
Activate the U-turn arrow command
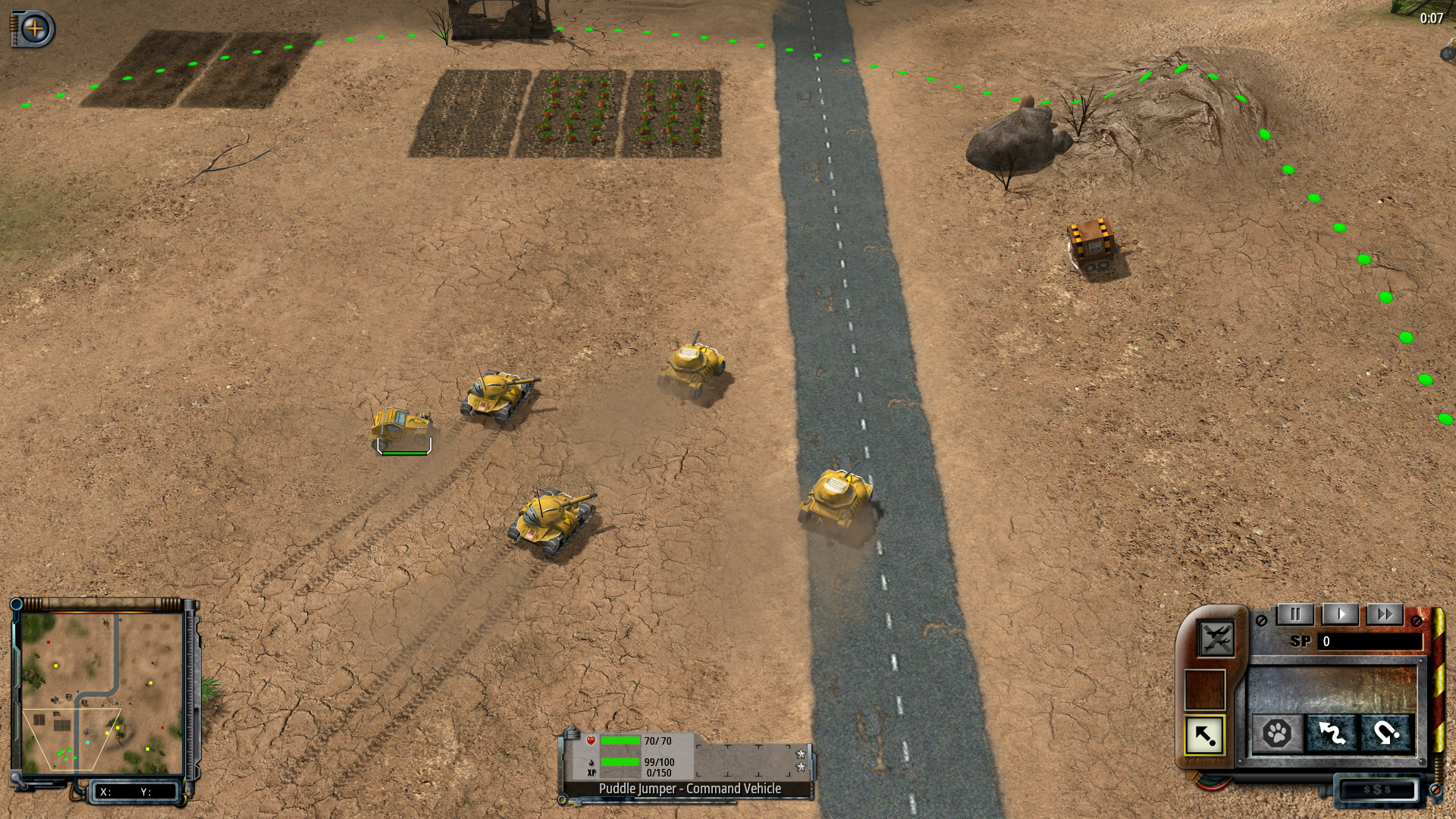coord(1386,733)
